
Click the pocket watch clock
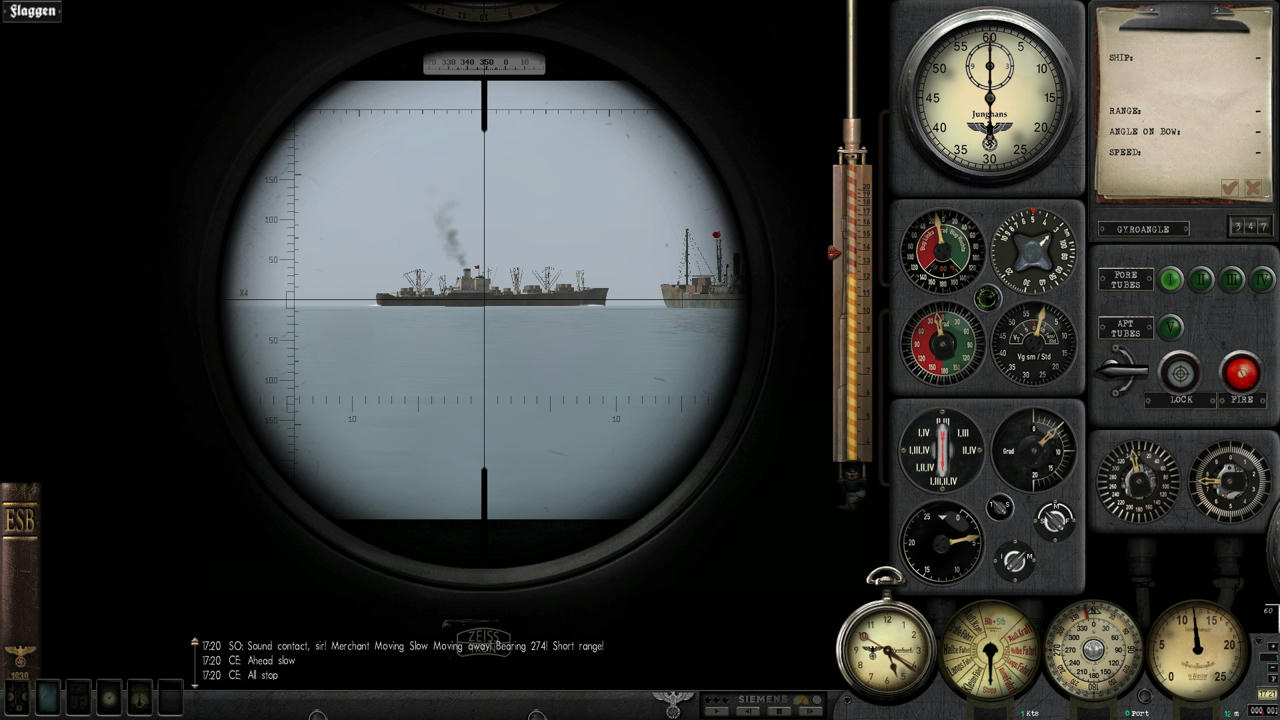(x=885, y=645)
